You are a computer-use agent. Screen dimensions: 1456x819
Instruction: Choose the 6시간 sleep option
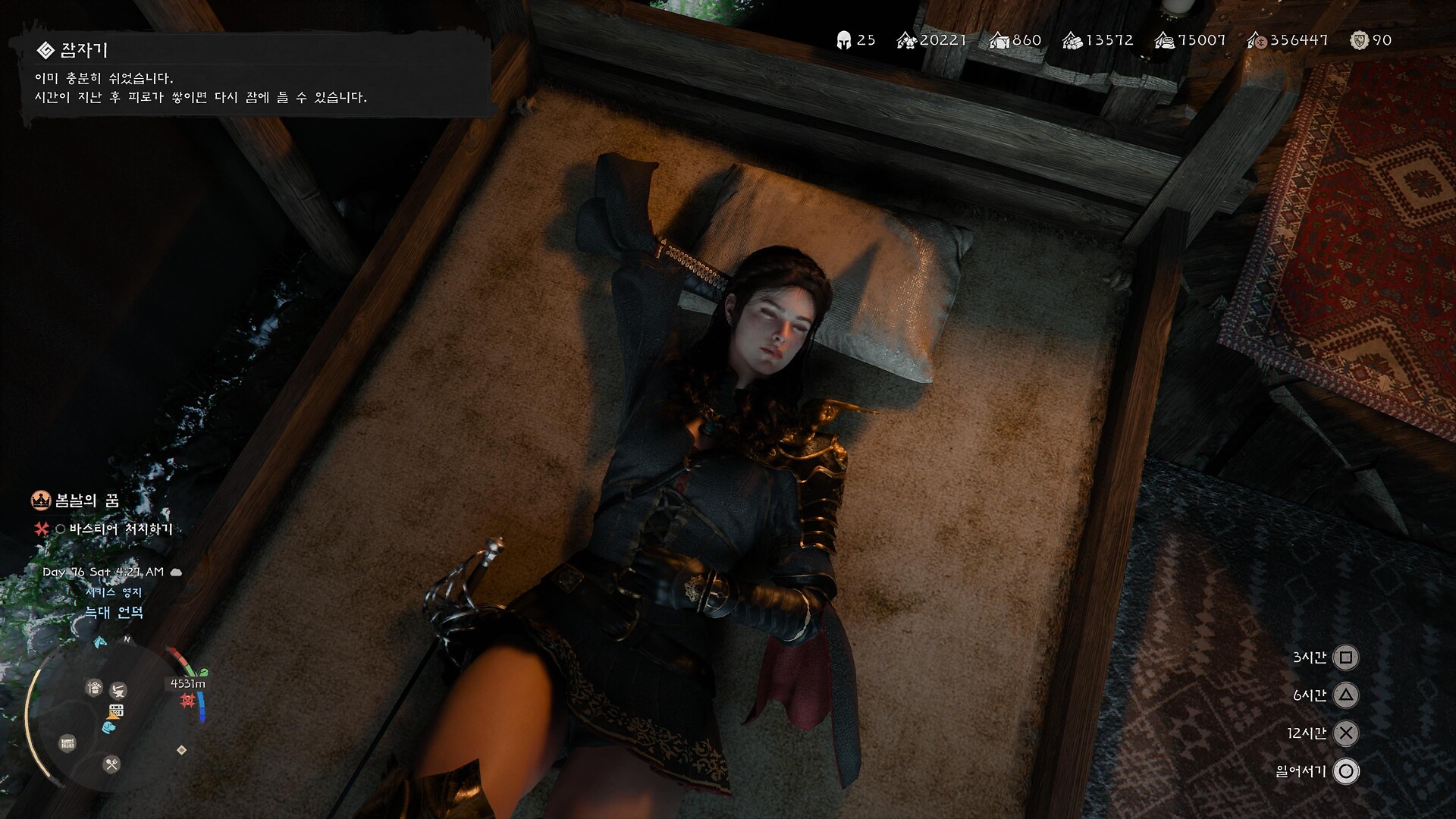(1345, 695)
